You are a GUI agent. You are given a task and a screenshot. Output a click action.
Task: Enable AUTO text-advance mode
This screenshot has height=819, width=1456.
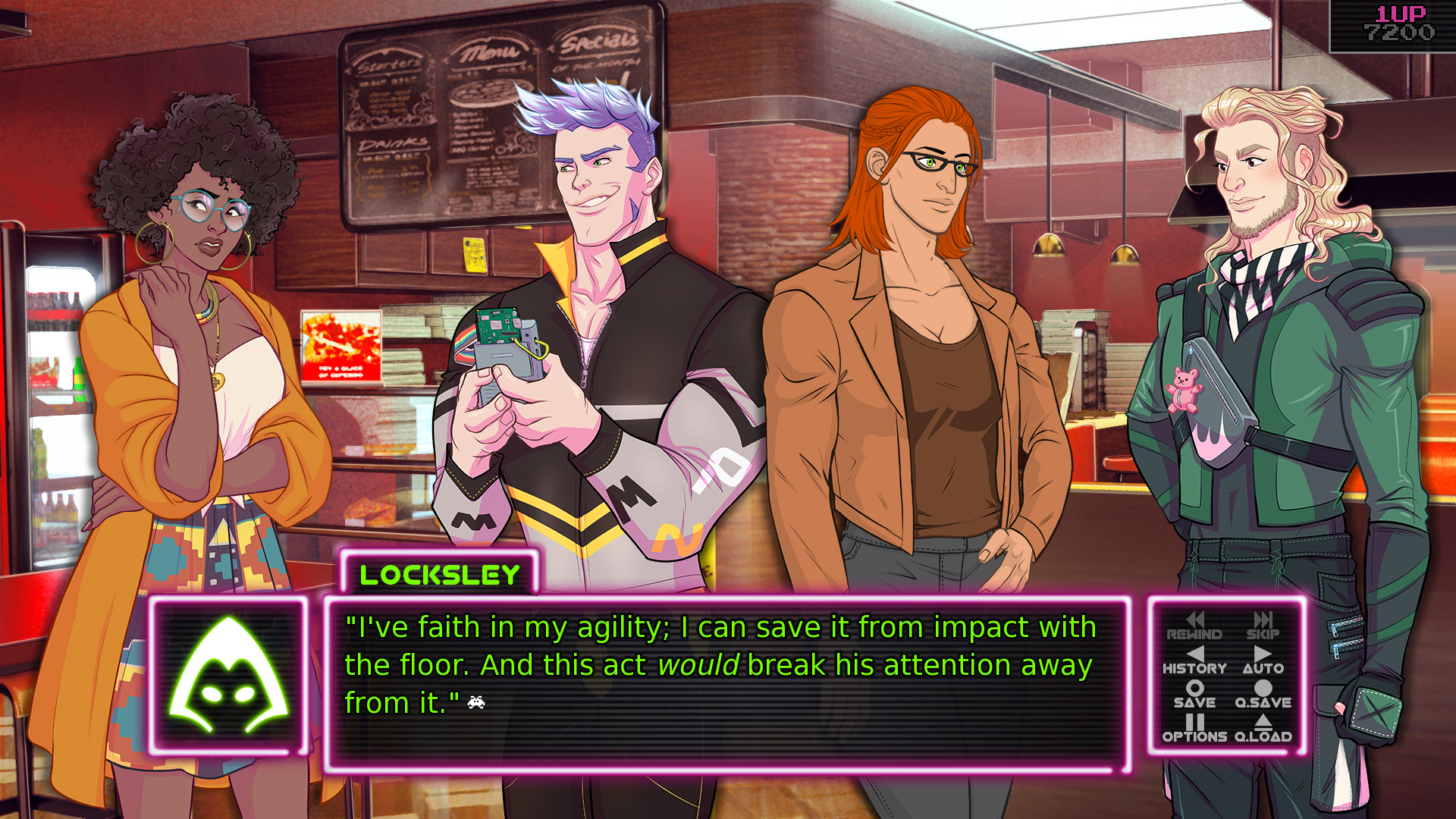pyautogui.click(x=1263, y=660)
